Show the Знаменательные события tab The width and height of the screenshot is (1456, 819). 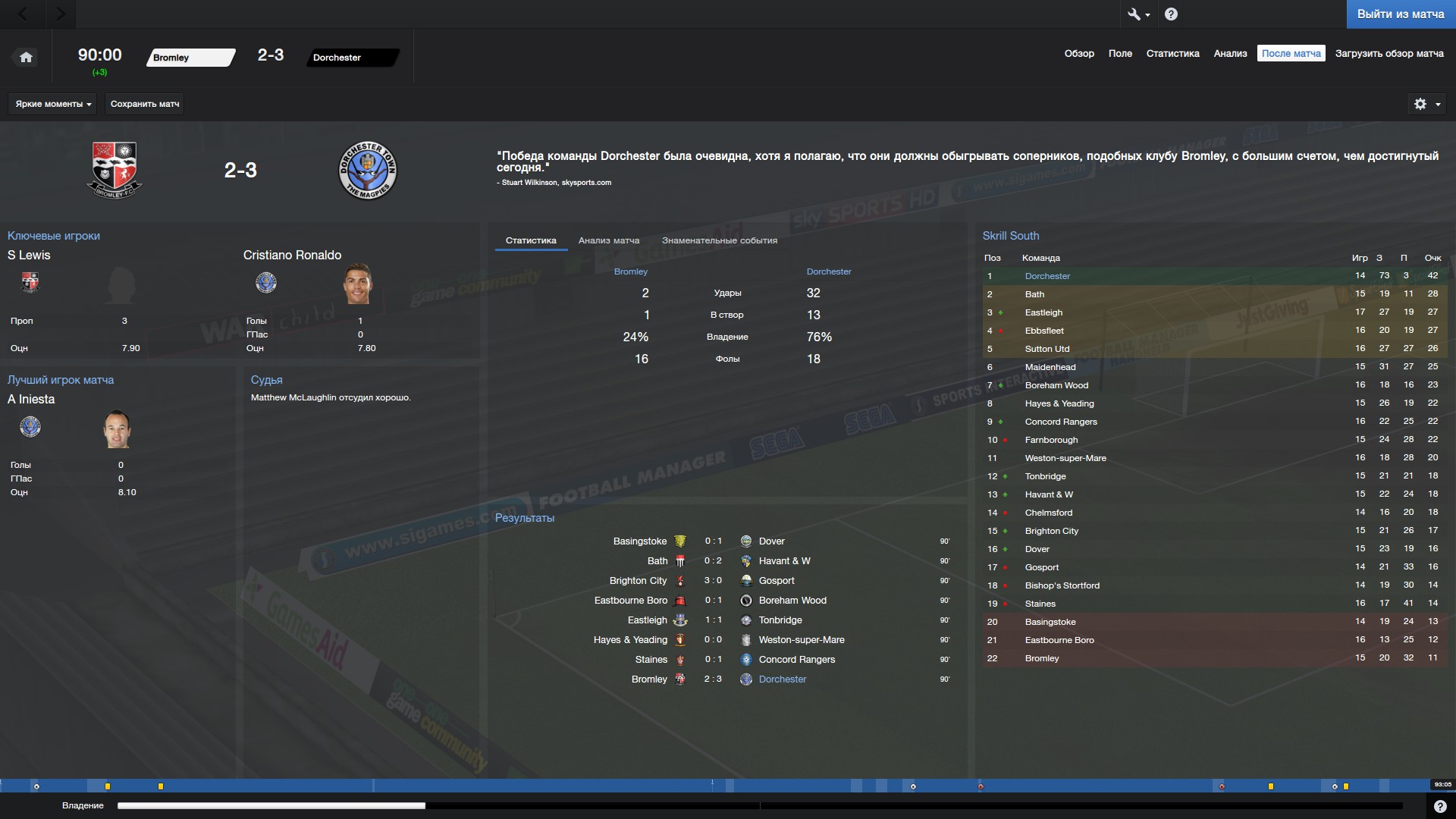(x=719, y=240)
